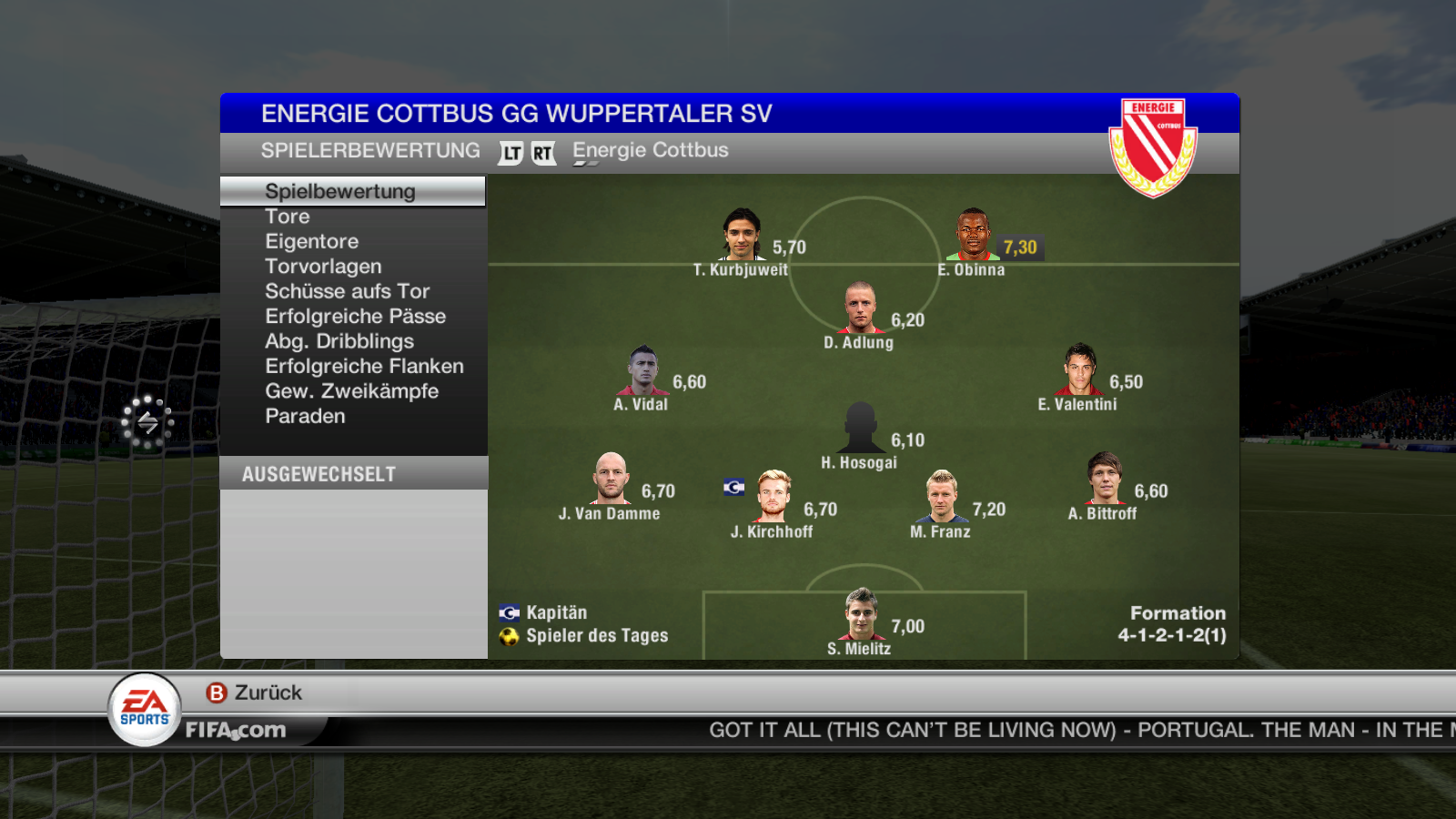Choose E. Valentini's portrait
This screenshot has height=819, width=1456.
click(1079, 369)
